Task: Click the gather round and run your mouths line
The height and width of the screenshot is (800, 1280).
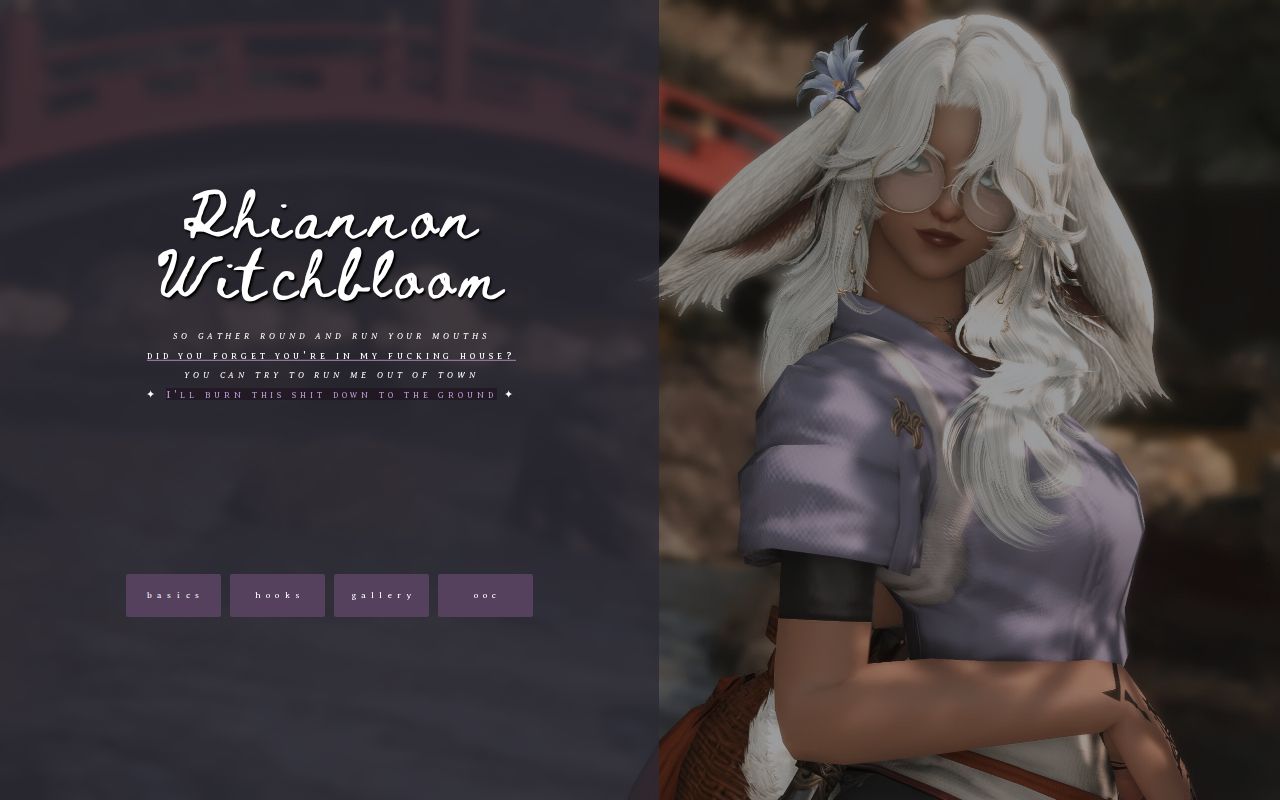Action: 330,336
